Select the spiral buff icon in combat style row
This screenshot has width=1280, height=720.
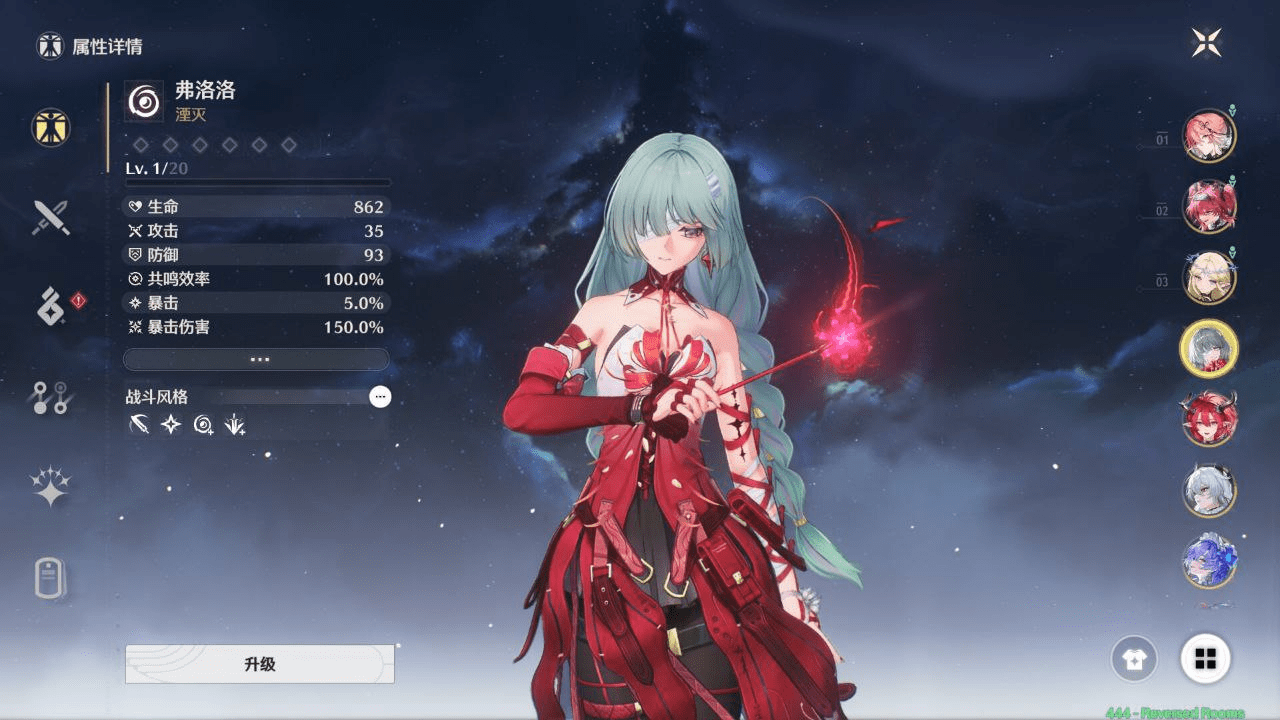203,425
